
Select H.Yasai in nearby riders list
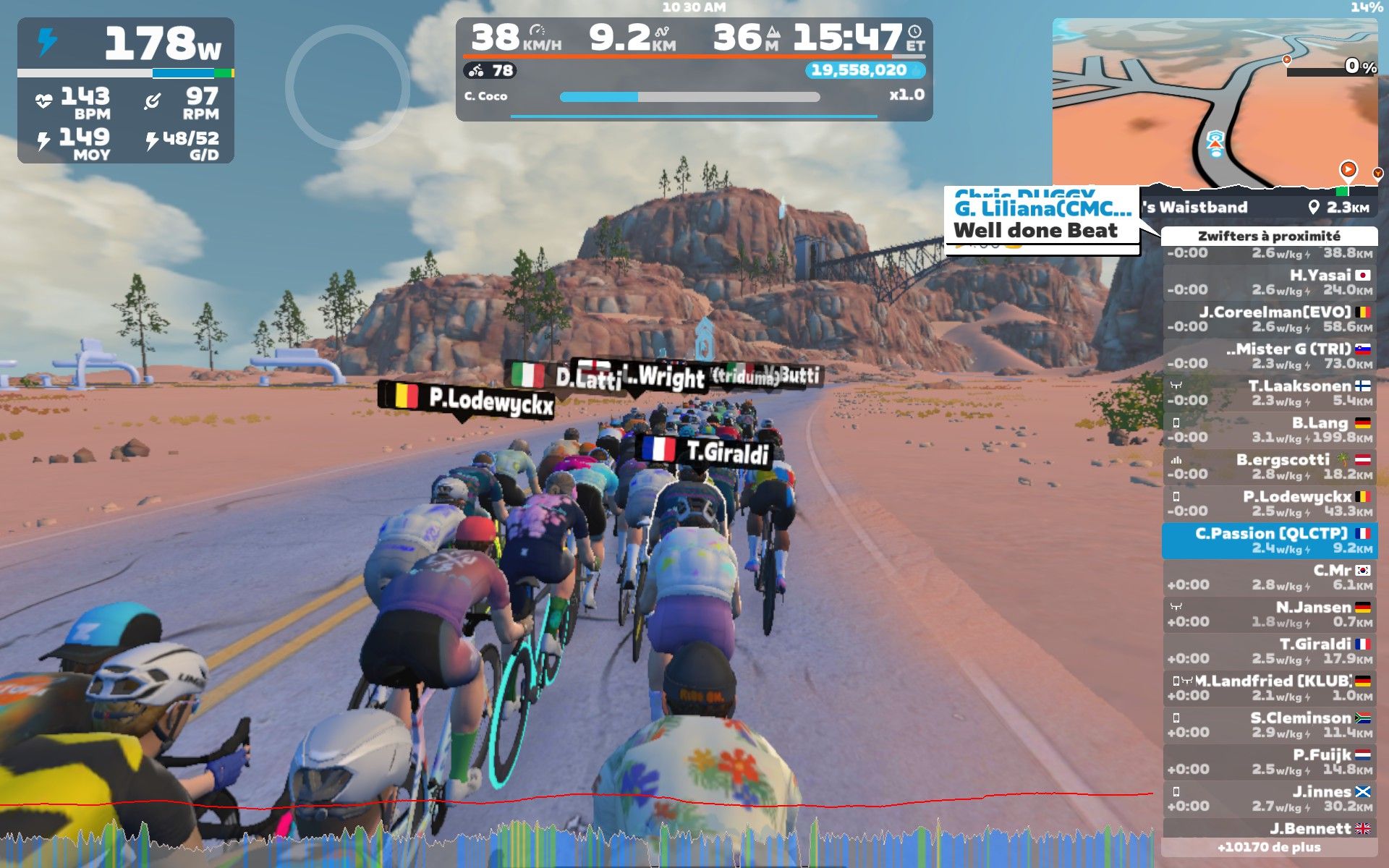tap(1269, 282)
